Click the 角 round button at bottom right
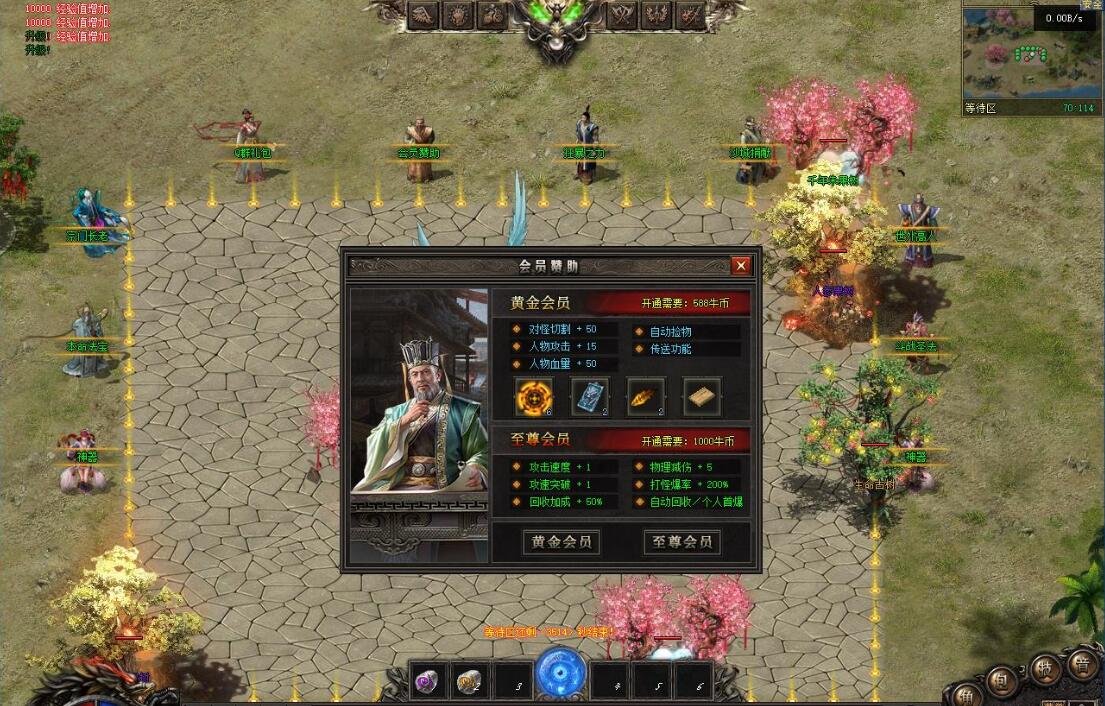1105x706 pixels. (966, 696)
